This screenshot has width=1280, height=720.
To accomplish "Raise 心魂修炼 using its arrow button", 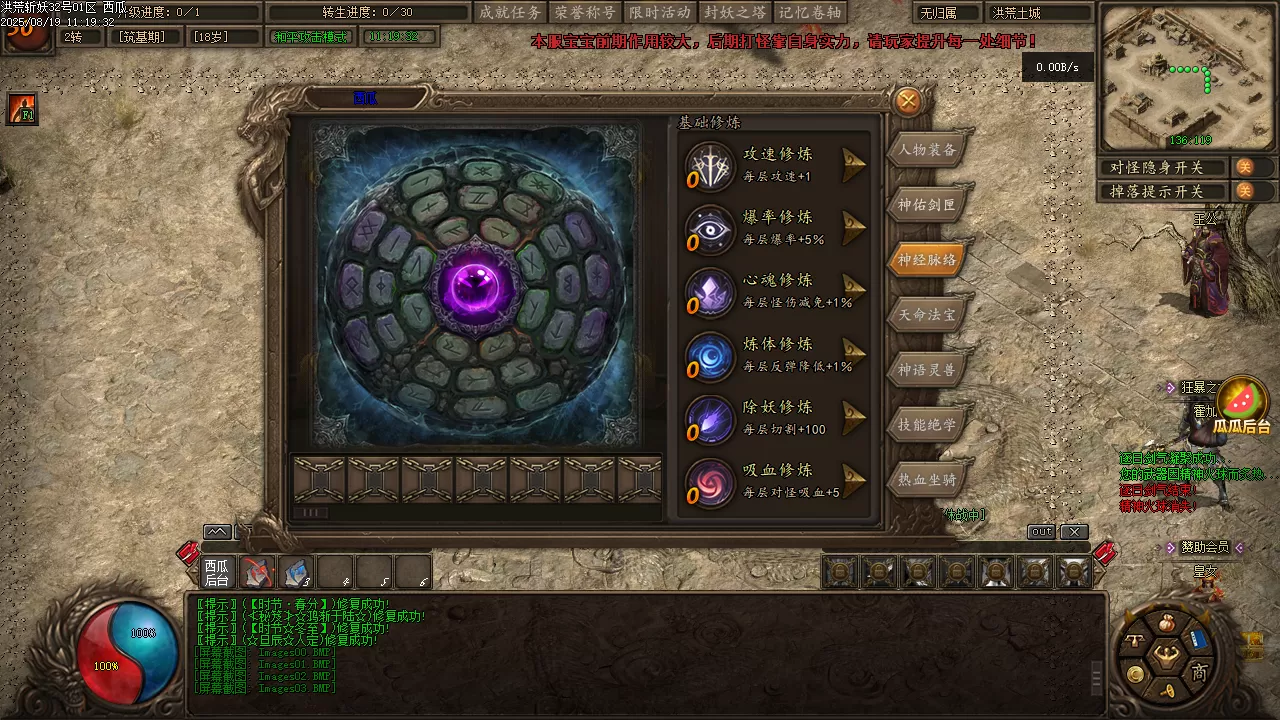I will (x=852, y=291).
